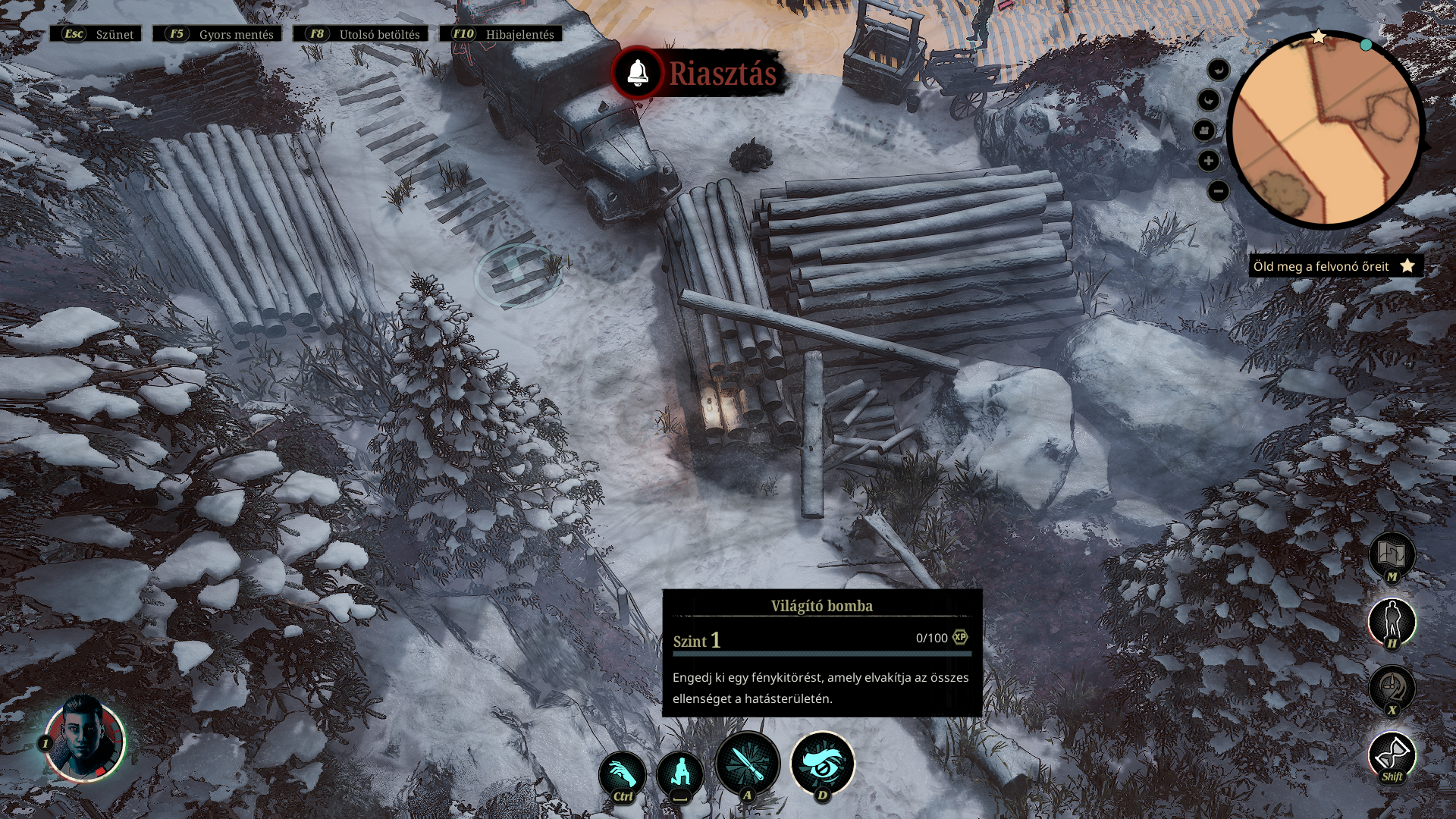Open the Hibajelentés bug report
1456x819 pixels.
click(501, 34)
